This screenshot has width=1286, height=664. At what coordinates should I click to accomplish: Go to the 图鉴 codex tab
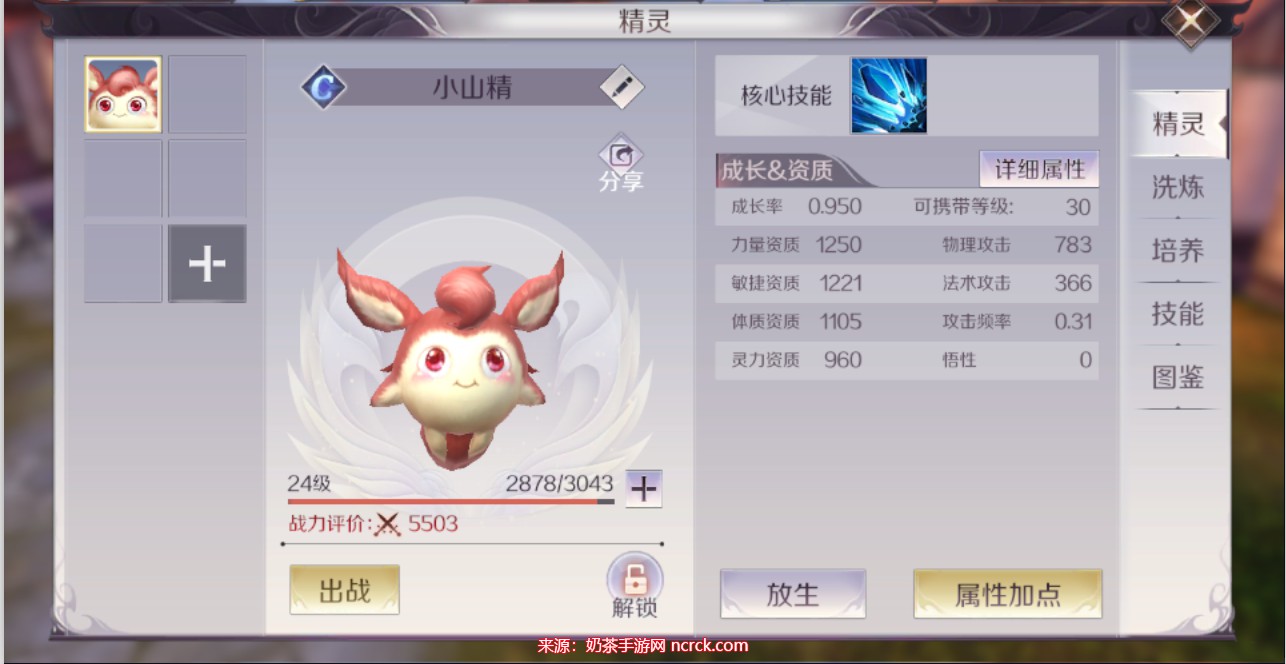point(1178,377)
